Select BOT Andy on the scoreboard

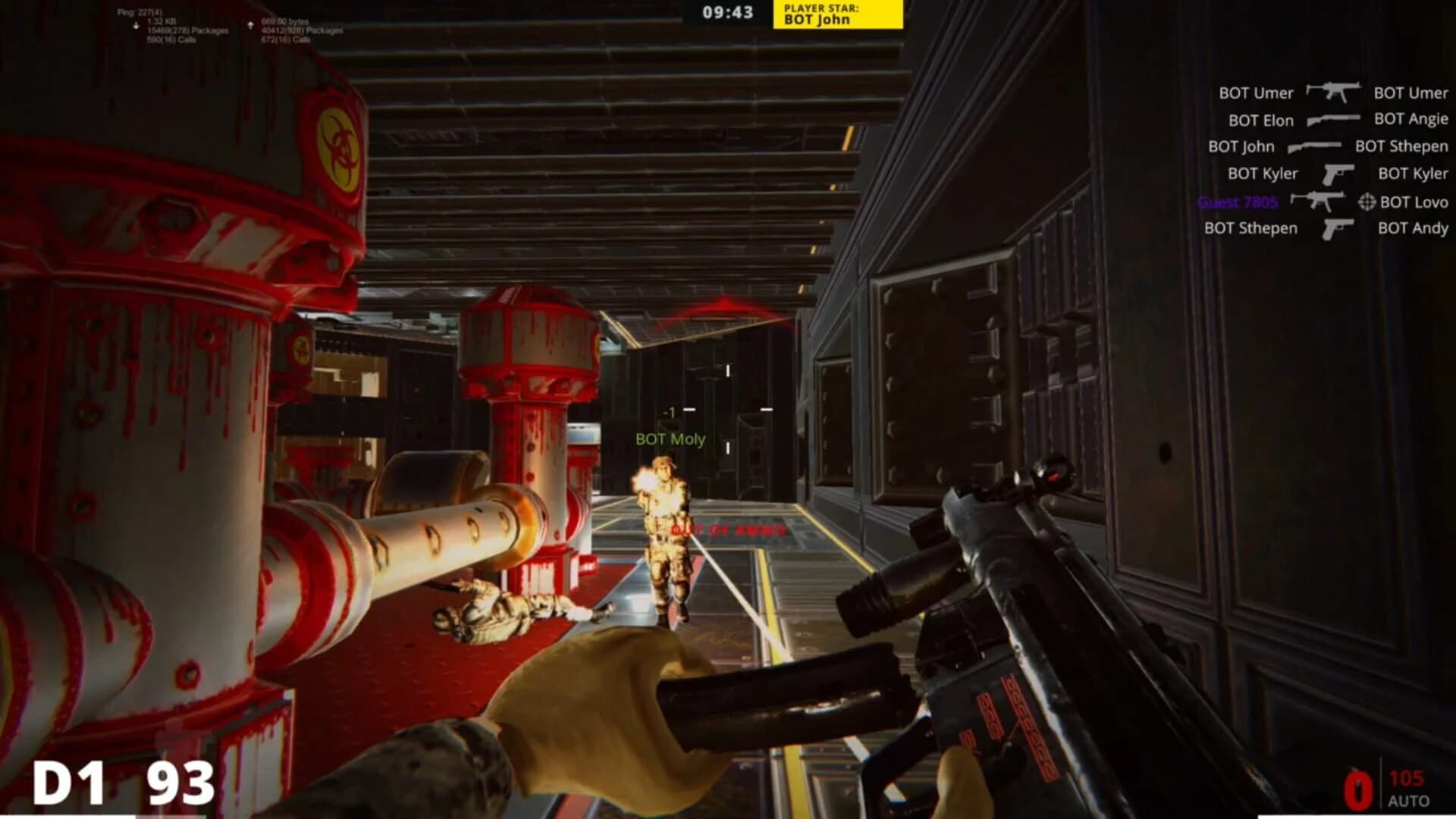pyautogui.click(x=1413, y=228)
